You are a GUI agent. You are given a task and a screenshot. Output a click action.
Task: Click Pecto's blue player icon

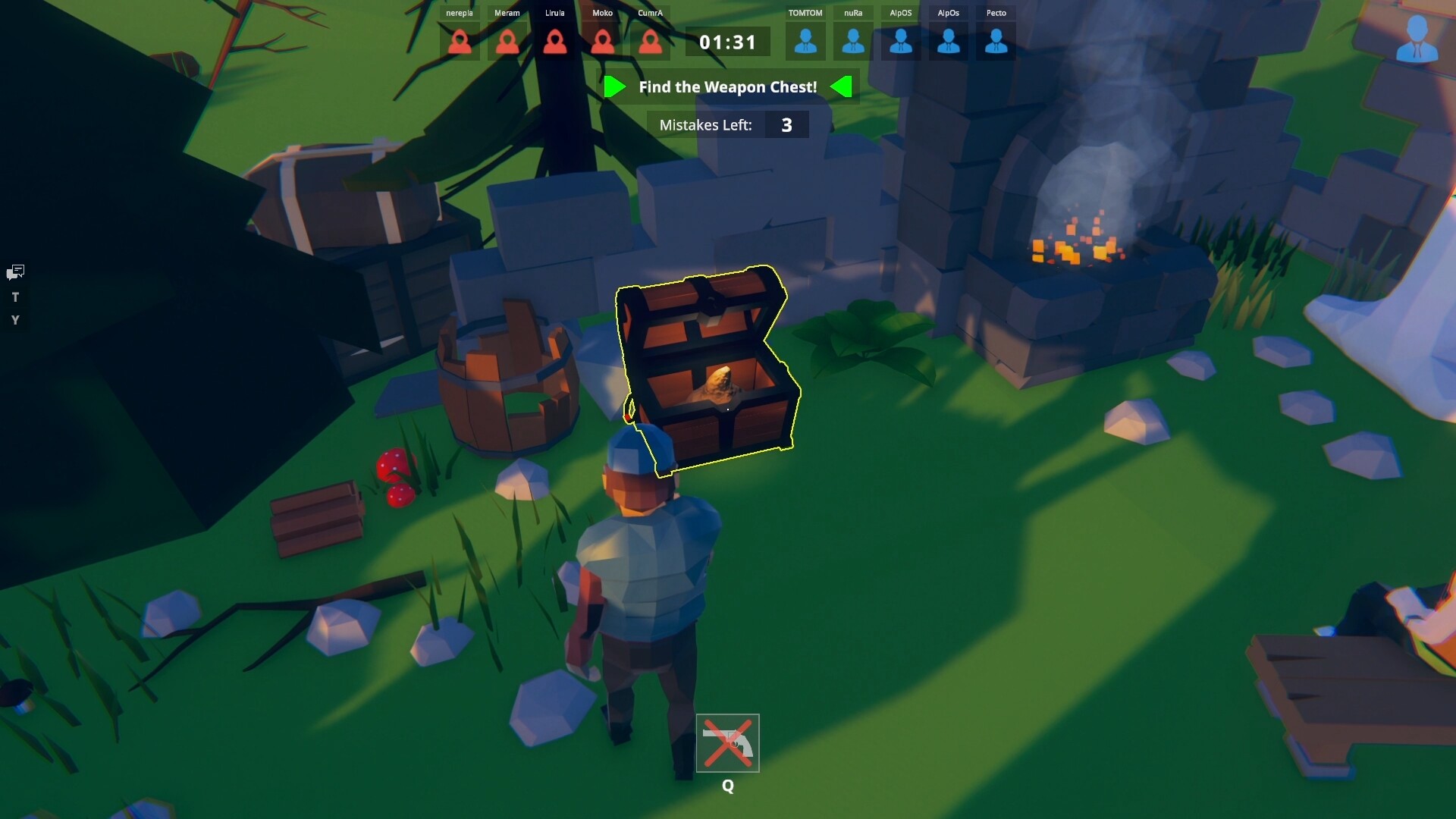pos(996,42)
